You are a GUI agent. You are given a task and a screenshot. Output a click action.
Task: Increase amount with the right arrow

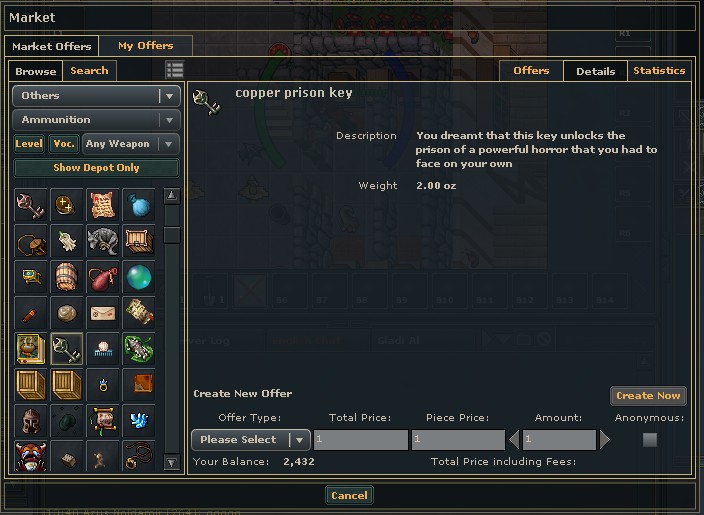604,440
